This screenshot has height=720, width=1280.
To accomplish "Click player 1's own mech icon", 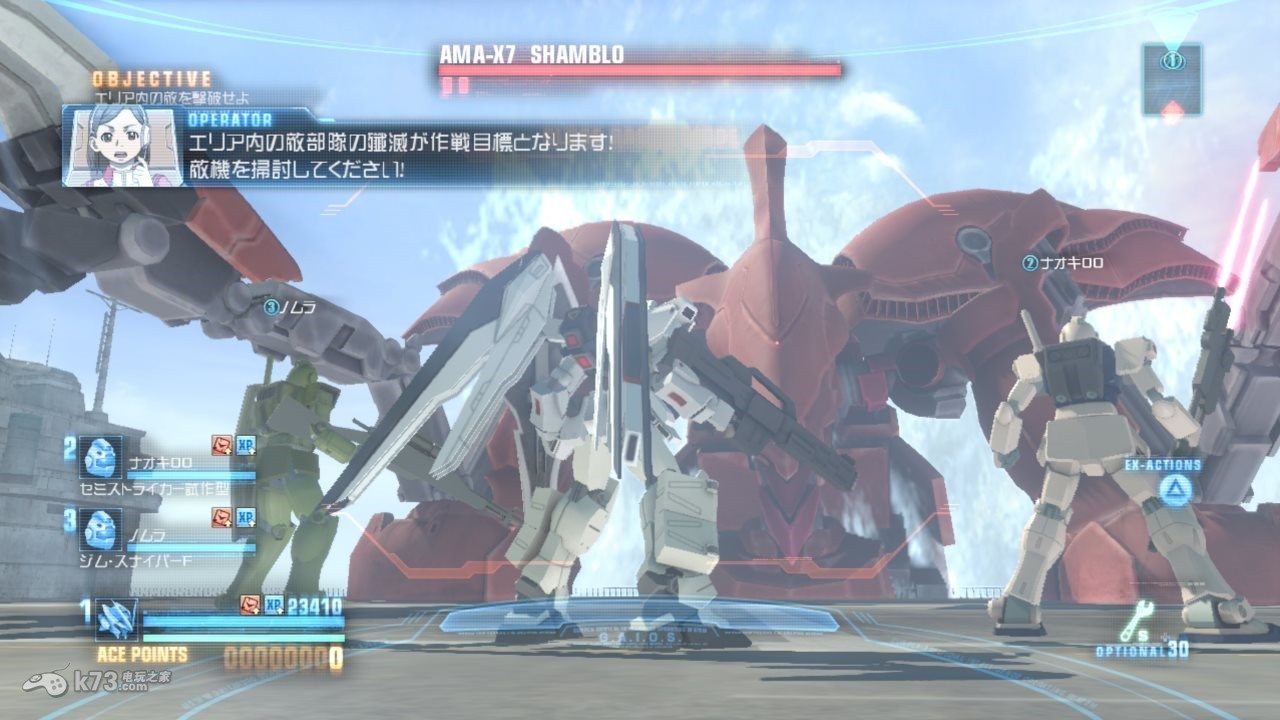I will [117, 619].
